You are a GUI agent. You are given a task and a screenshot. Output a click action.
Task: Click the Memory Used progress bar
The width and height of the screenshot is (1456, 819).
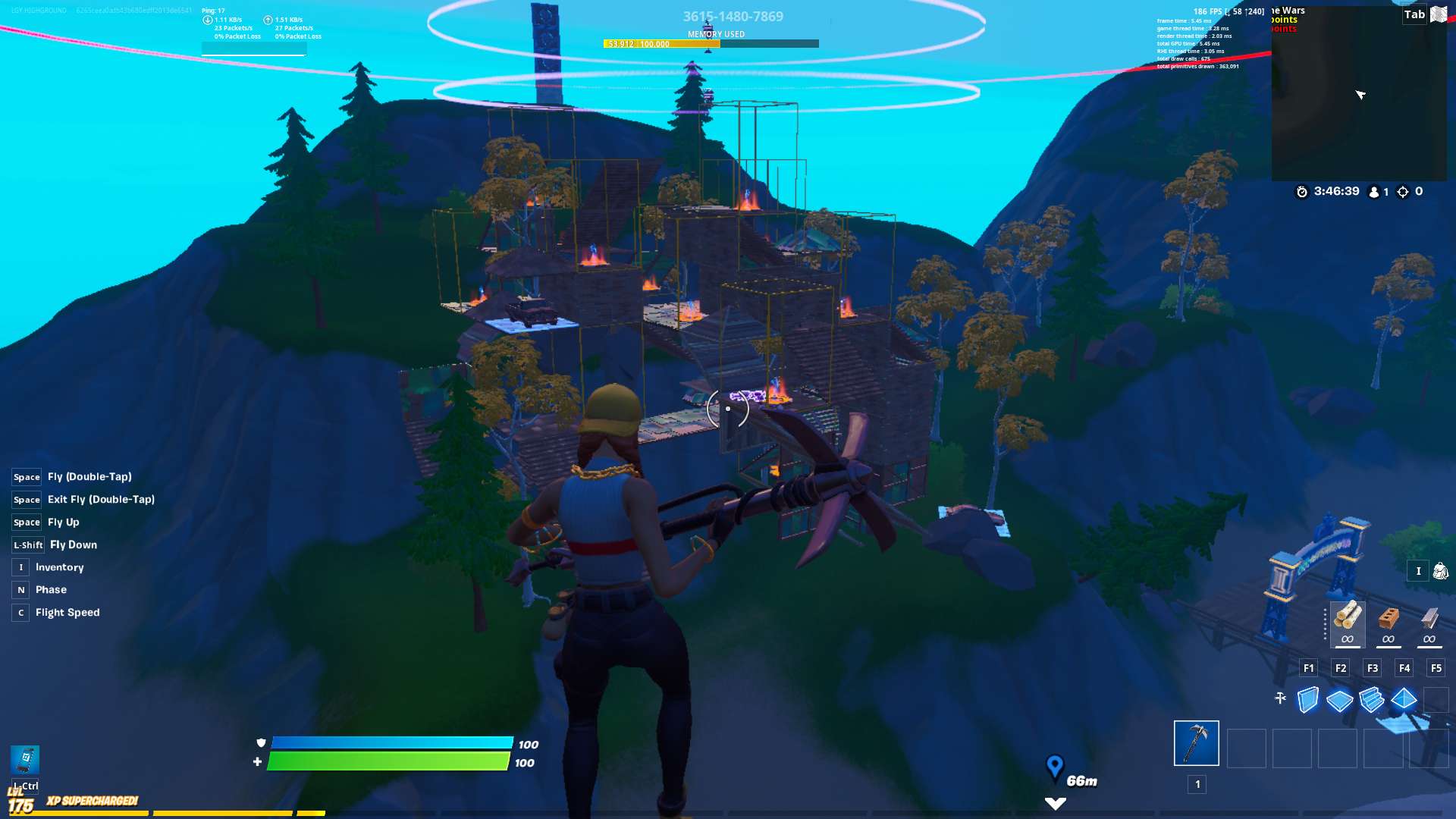(x=711, y=43)
